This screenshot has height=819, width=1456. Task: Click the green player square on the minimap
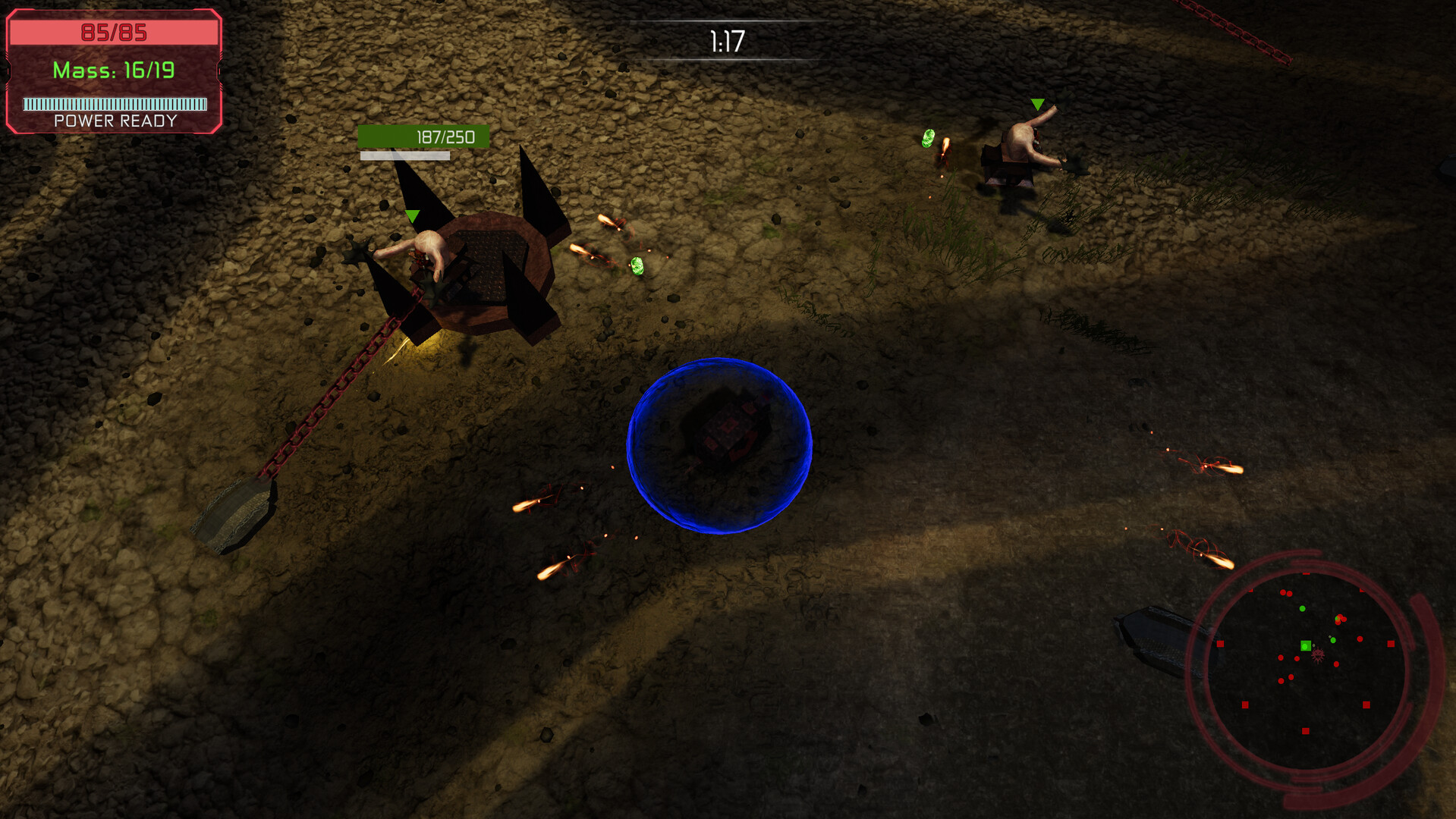click(1305, 646)
